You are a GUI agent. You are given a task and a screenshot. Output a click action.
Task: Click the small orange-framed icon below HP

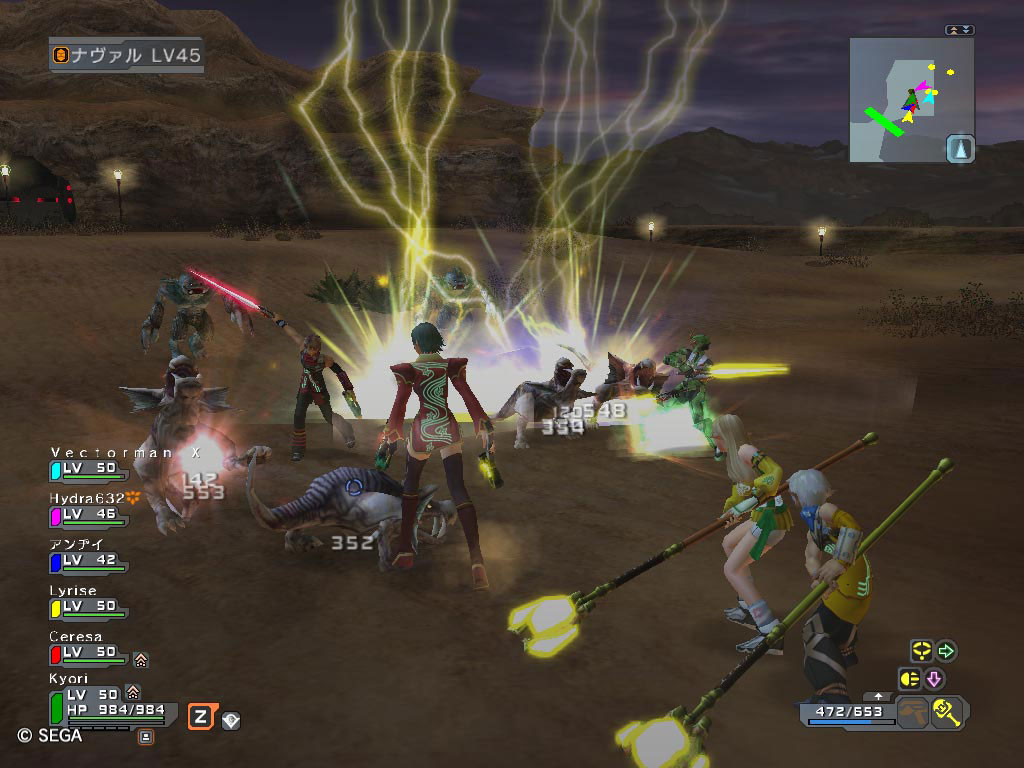[x=146, y=737]
